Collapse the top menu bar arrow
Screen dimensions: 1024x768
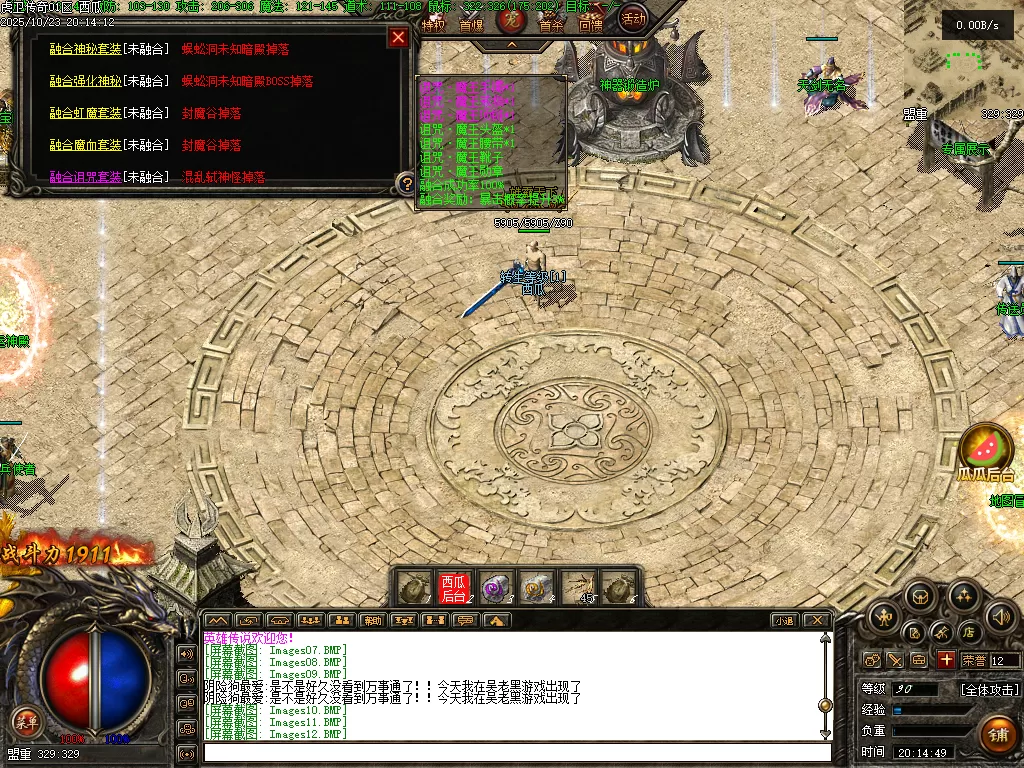[511, 45]
